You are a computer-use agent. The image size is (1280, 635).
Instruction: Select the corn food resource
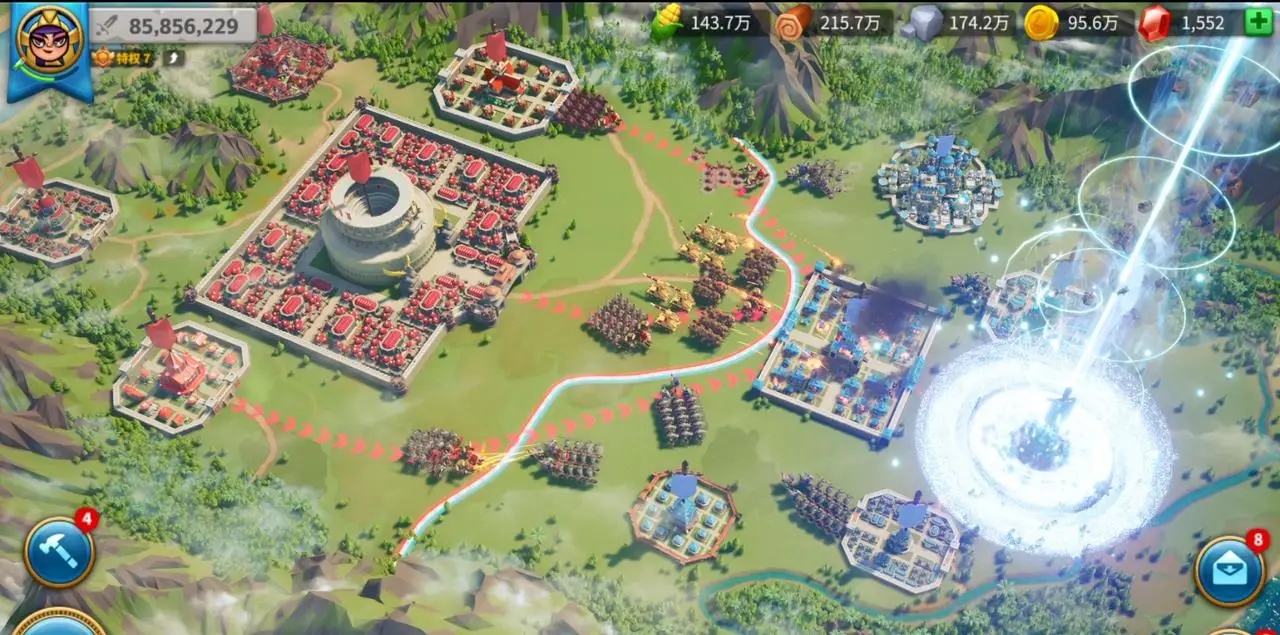point(668,23)
